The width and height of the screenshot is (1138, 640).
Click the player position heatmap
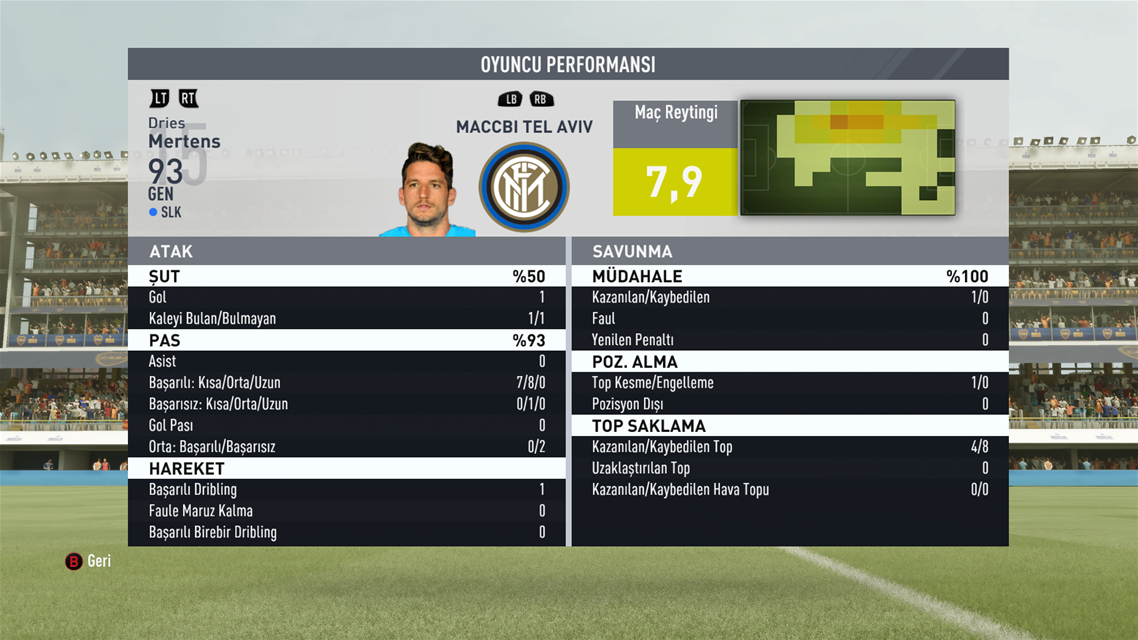pos(847,157)
